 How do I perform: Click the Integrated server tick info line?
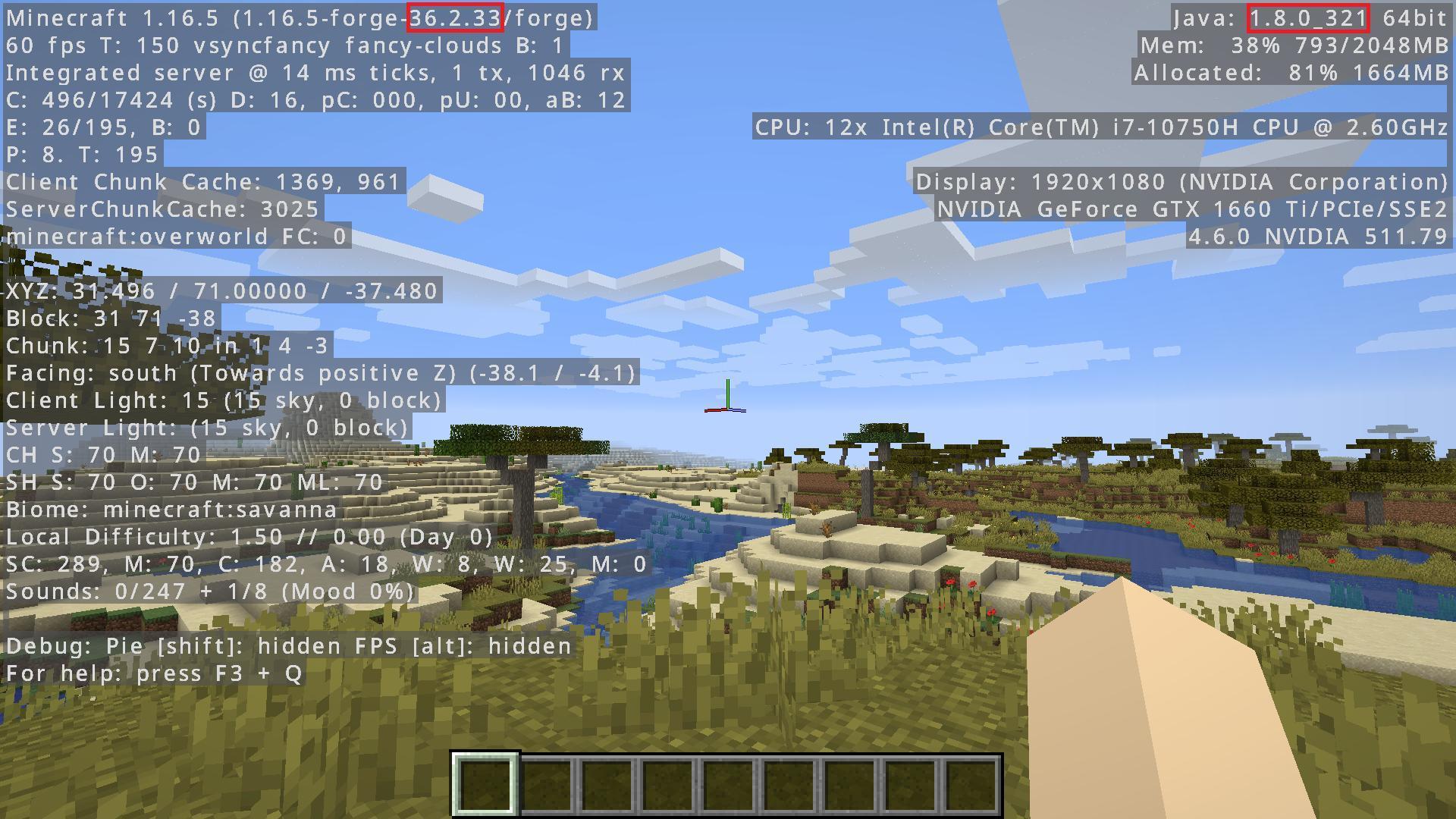(x=315, y=73)
